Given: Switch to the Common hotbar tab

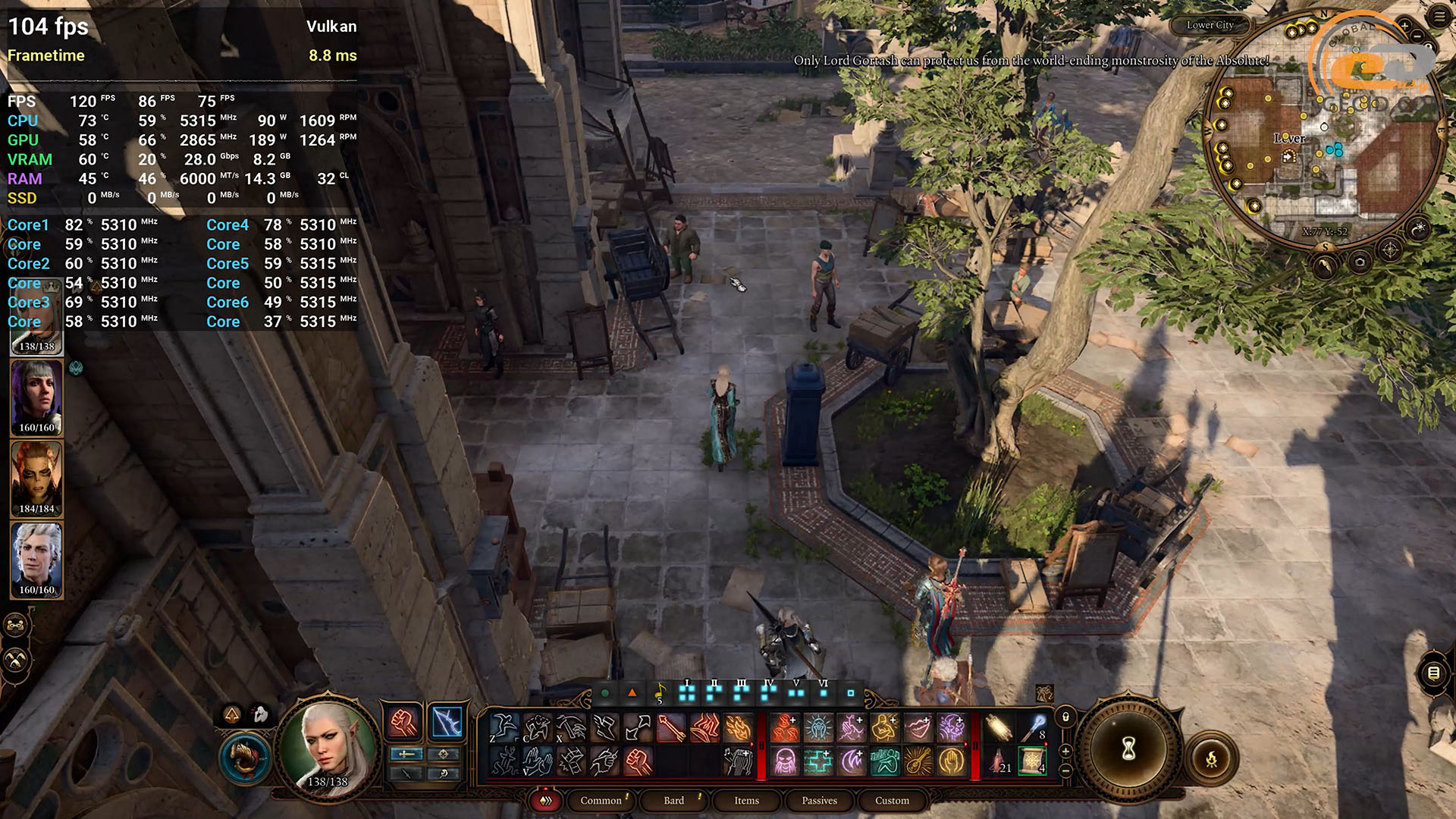Looking at the screenshot, I should pos(601,800).
